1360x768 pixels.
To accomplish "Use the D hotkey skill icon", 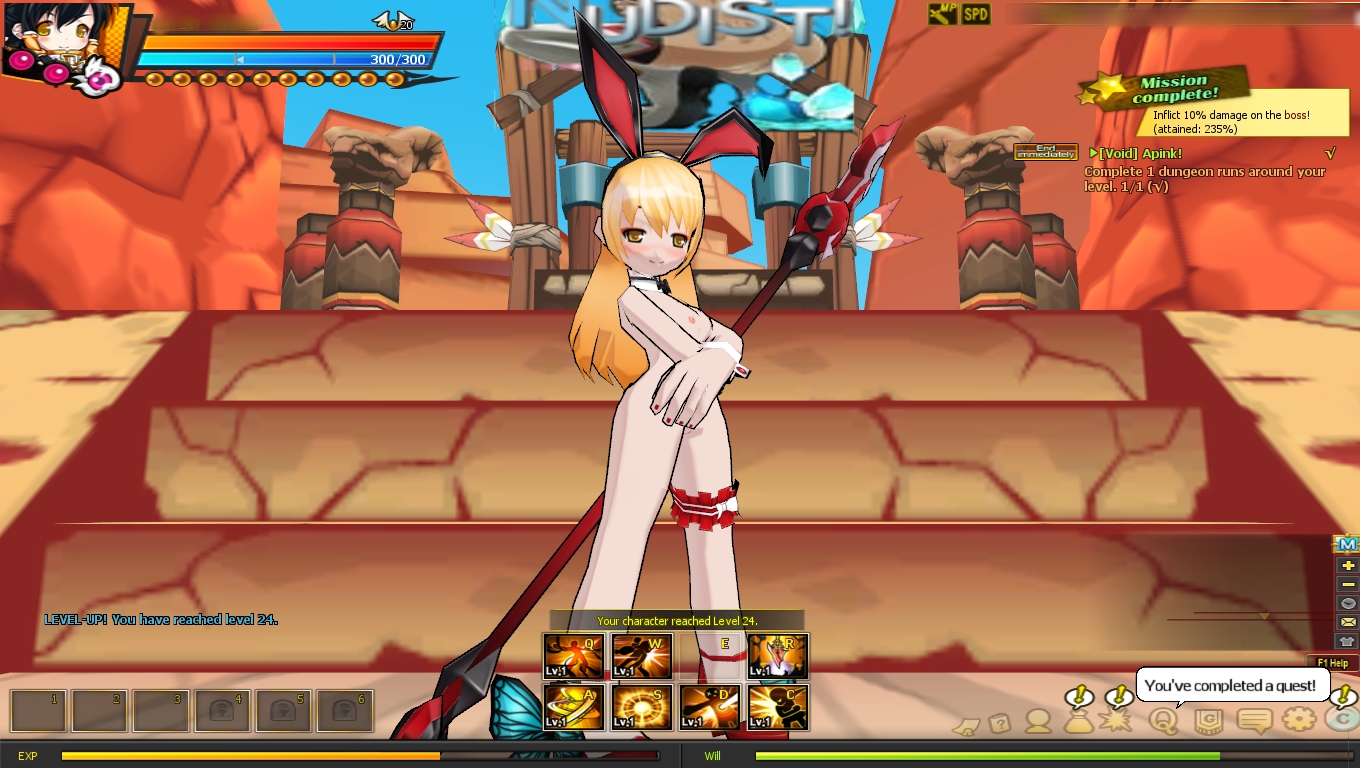I will click(710, 707).
